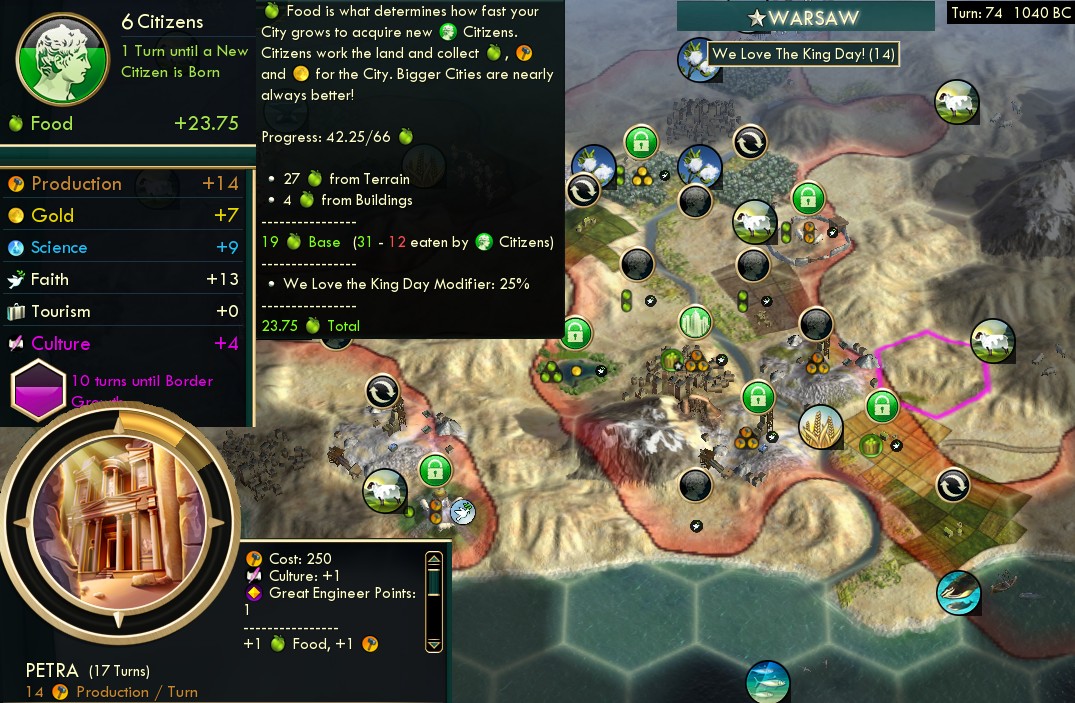Select the green city center tile icon
The height and width of the screenshot is (703, 1075).
(x=694, y=322)
